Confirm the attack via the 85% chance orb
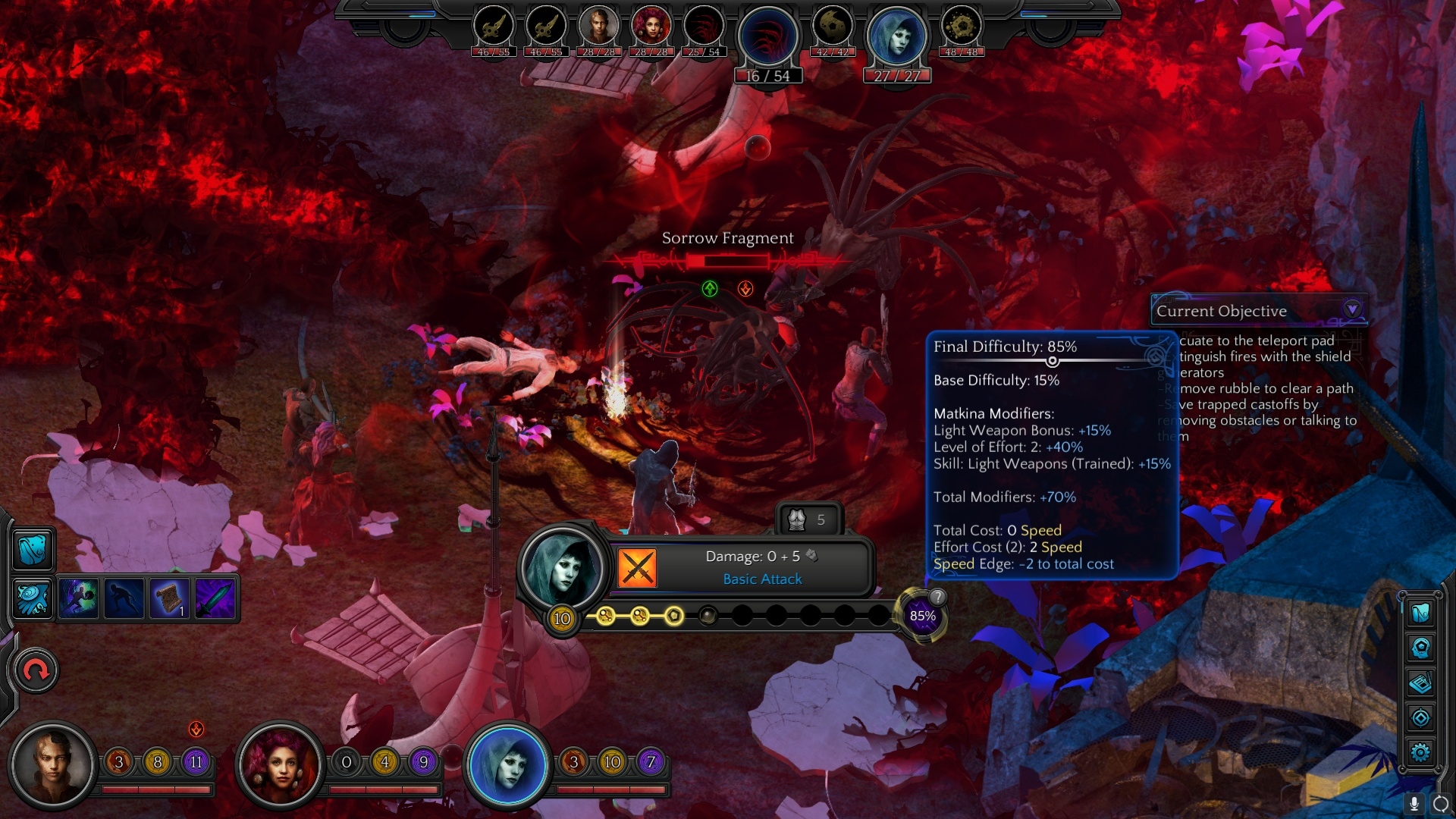1456x819 pixels. coord(922,617)
